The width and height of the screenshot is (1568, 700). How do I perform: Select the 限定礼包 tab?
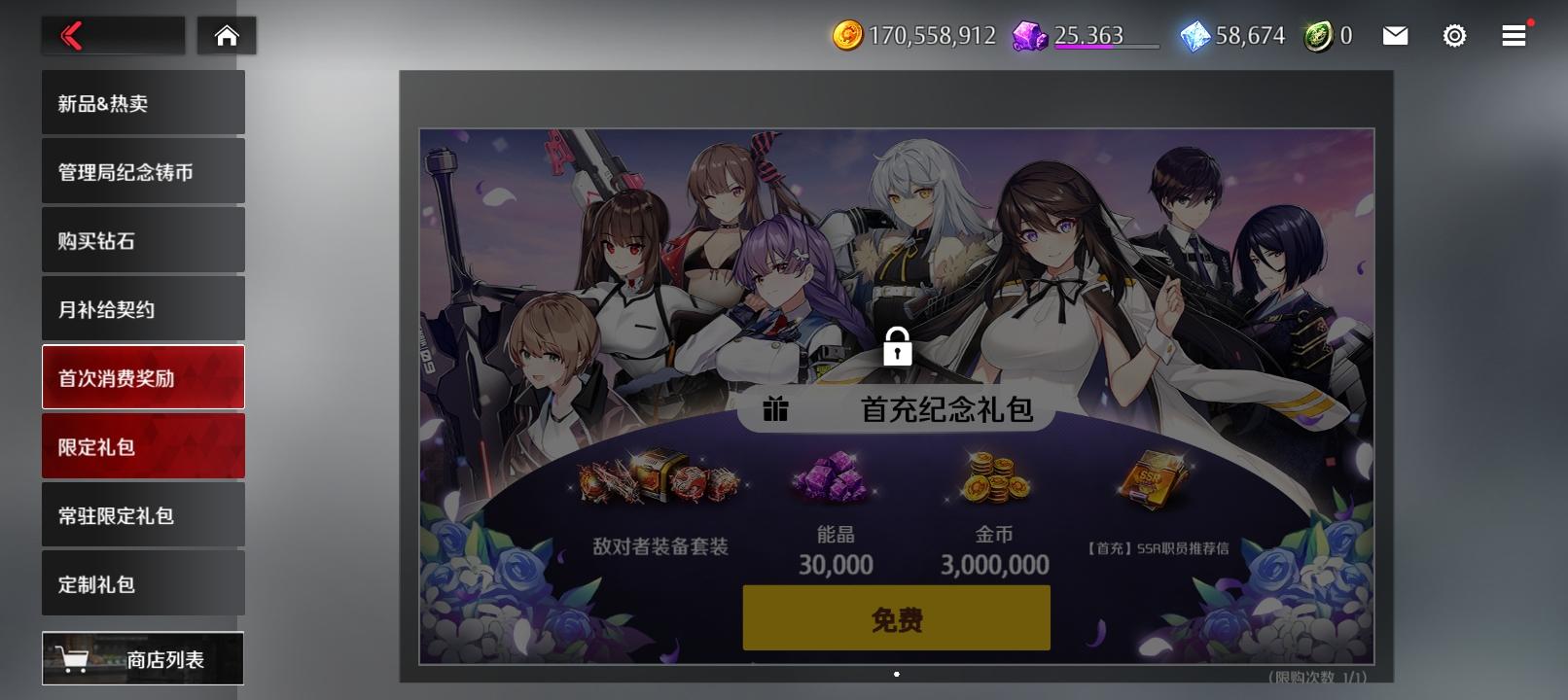click(142, 445)
